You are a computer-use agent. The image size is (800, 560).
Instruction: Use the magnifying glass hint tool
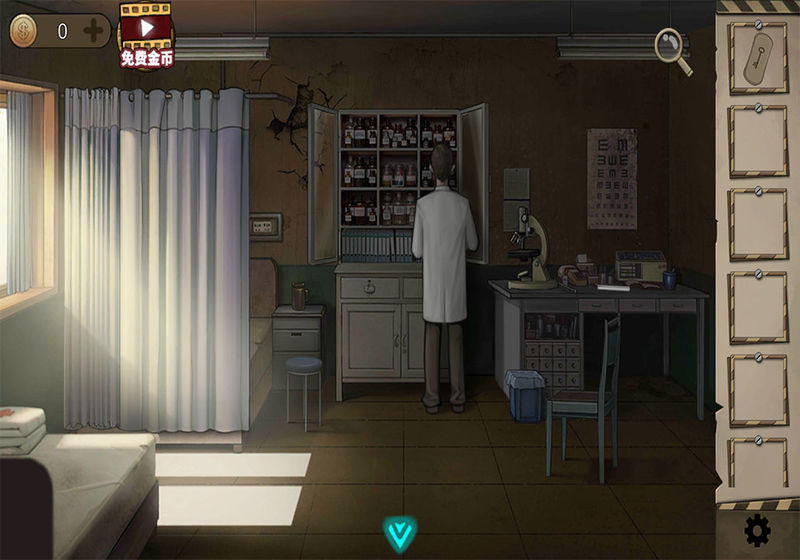pos(673,50)
